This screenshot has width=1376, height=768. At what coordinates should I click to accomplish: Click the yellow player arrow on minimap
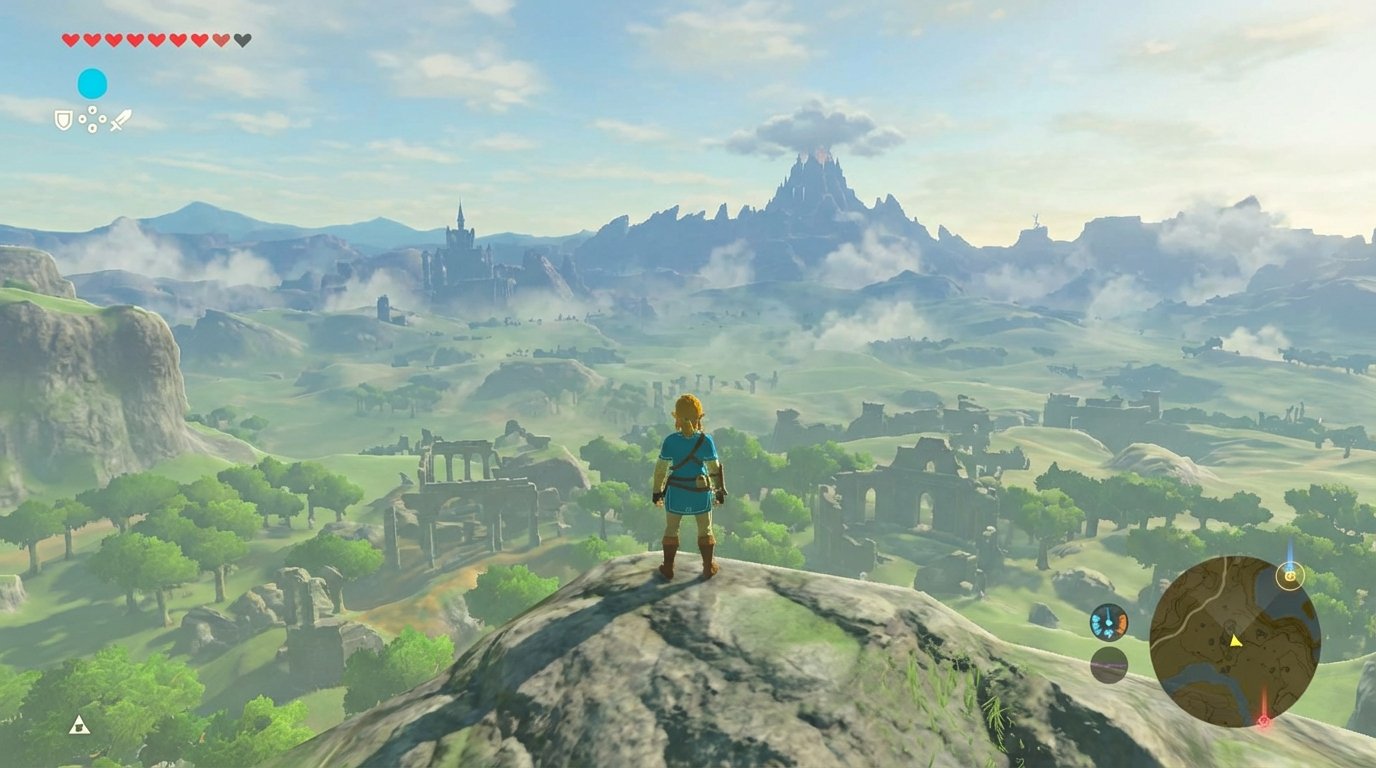point(1236,640)
